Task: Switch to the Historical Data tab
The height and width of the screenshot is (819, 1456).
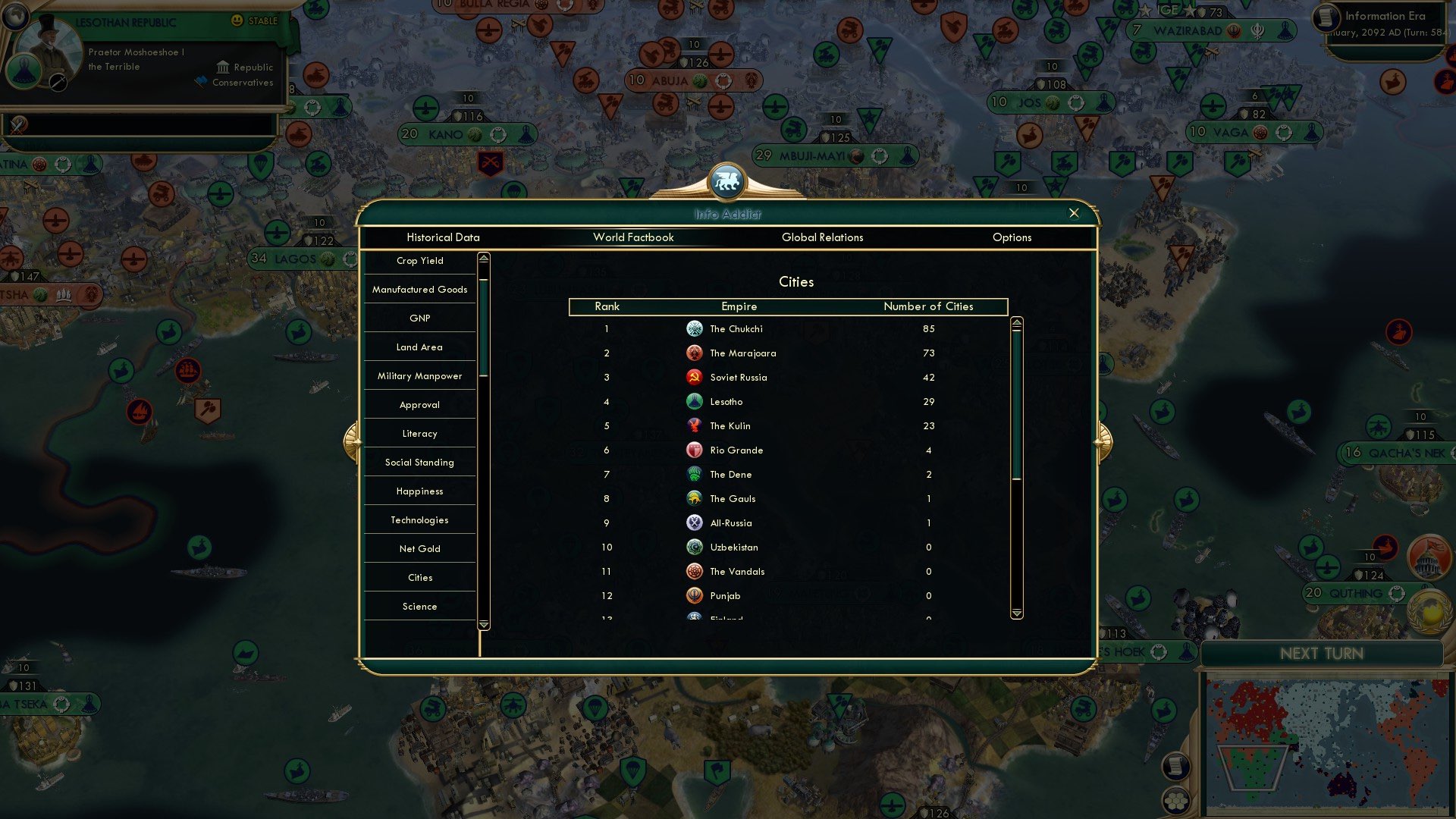Action: (x=442, y=237)
